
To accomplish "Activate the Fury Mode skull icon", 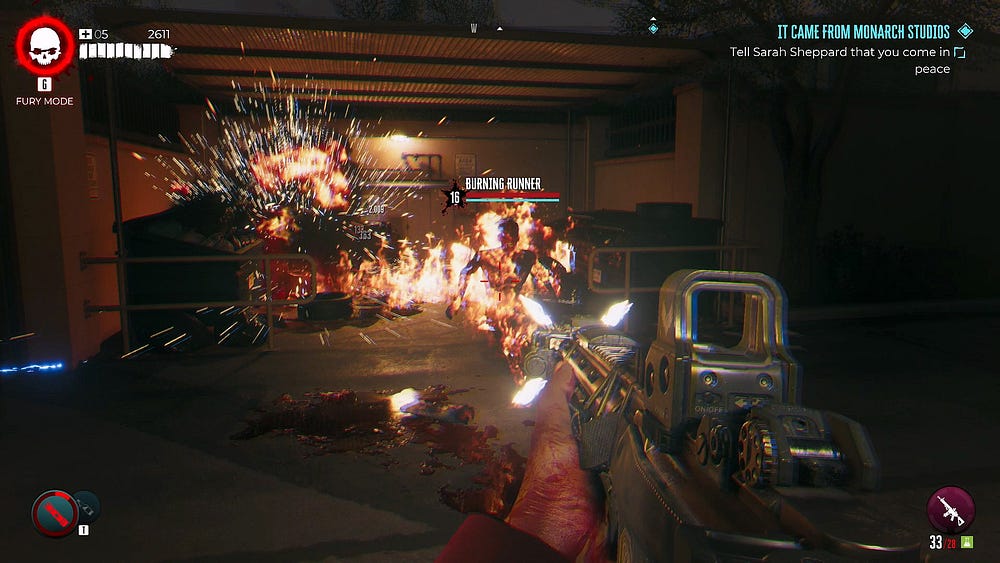I will click(44, 45).
